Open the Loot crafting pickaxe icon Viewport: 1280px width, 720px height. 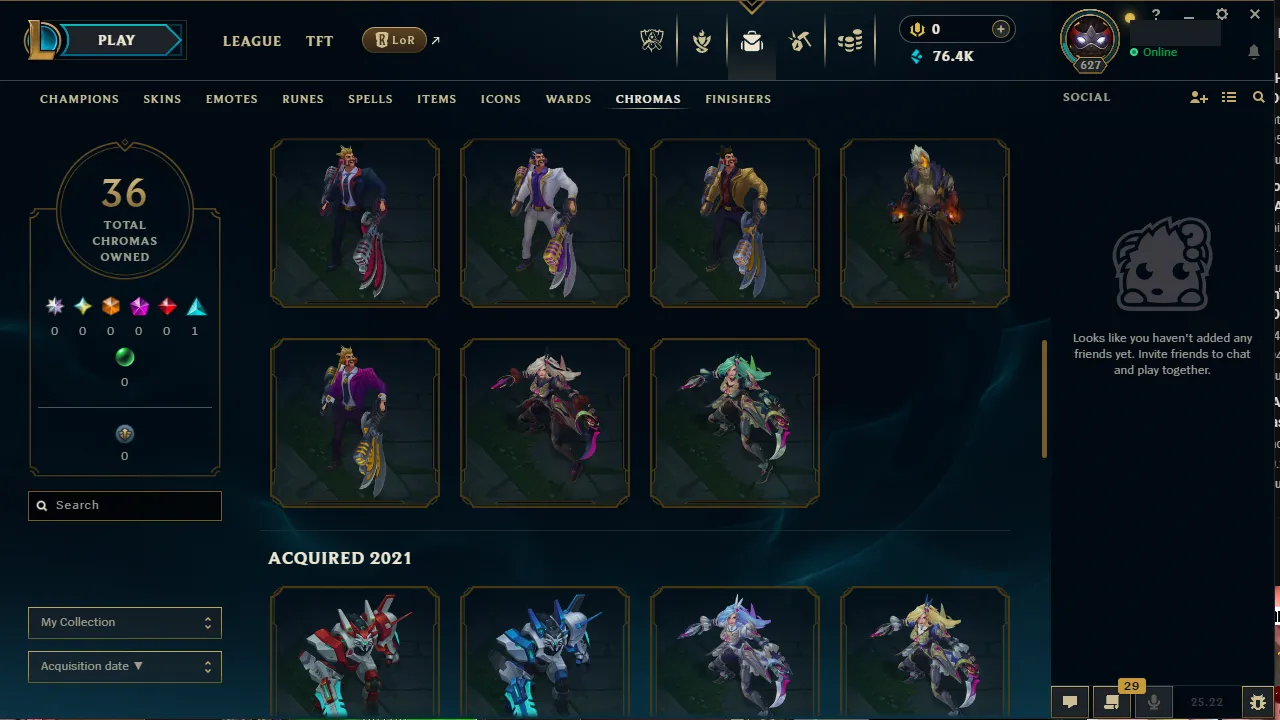[800, 41]
